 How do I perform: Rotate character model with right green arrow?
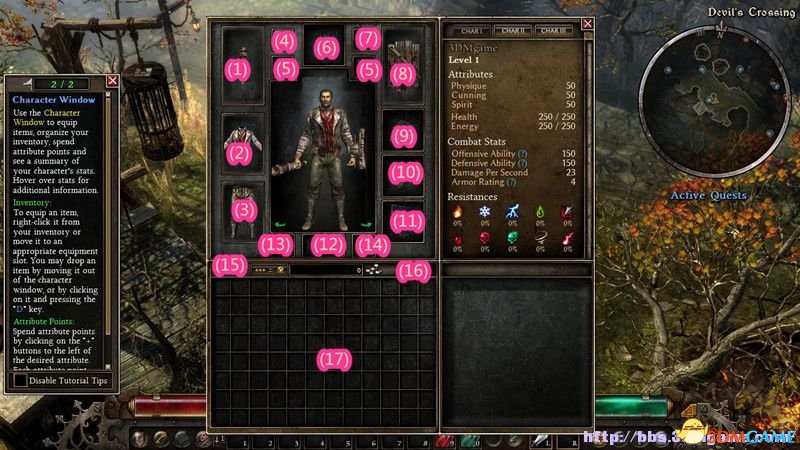[x=366, y=224]
